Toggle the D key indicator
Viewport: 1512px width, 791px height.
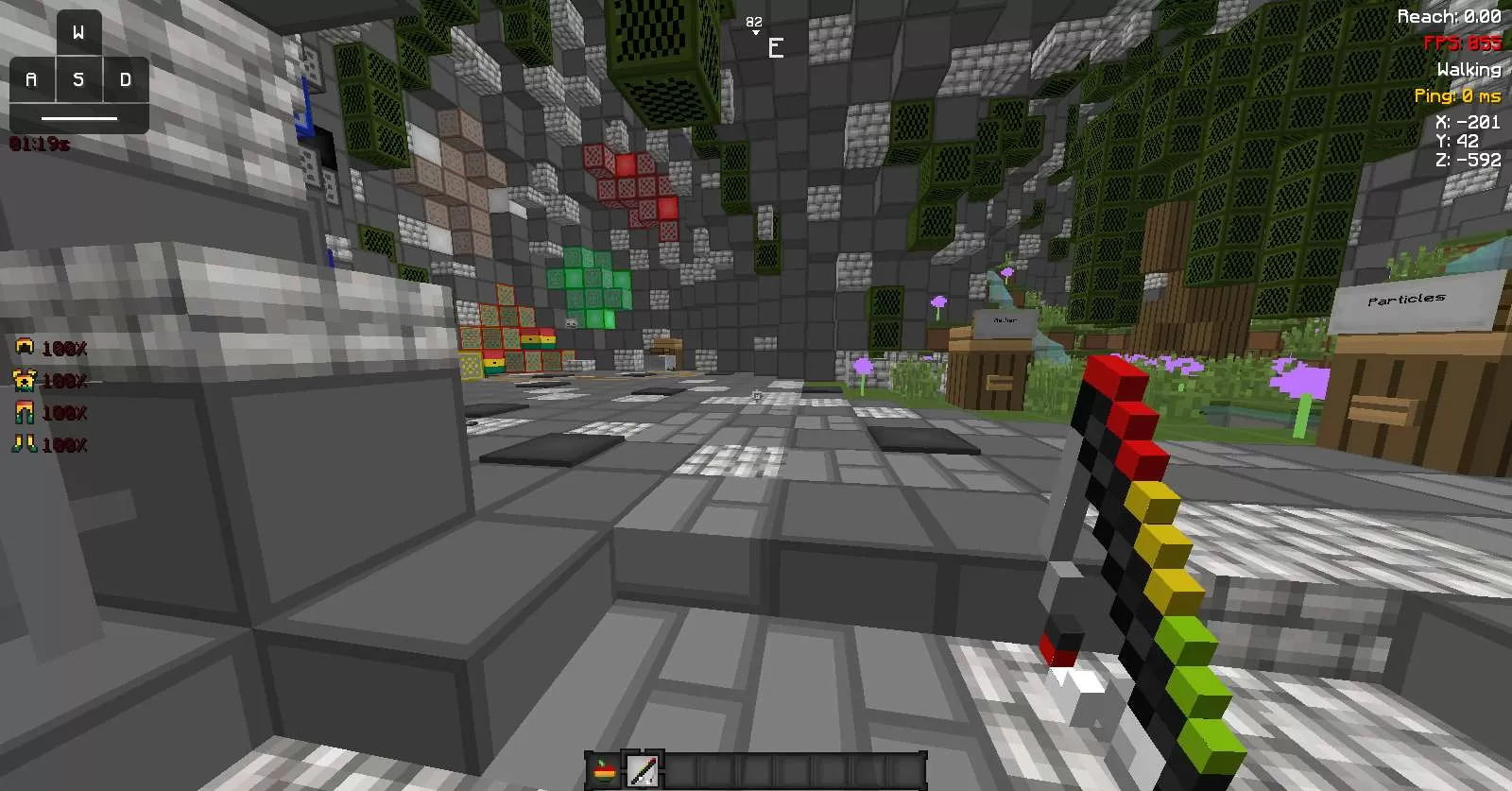point(124,79)
